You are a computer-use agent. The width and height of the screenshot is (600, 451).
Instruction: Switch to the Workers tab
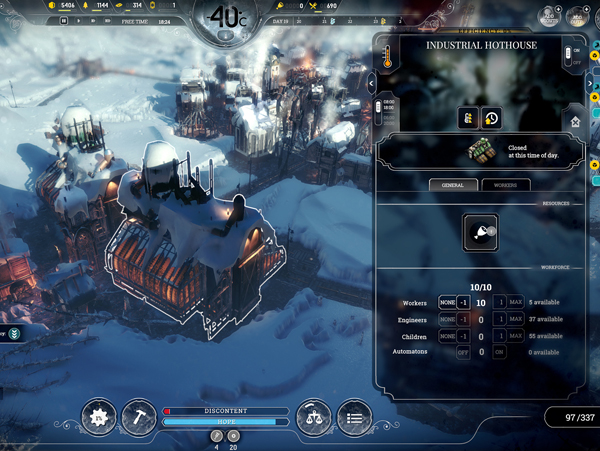pyautogui.click(x=505, y=185)
